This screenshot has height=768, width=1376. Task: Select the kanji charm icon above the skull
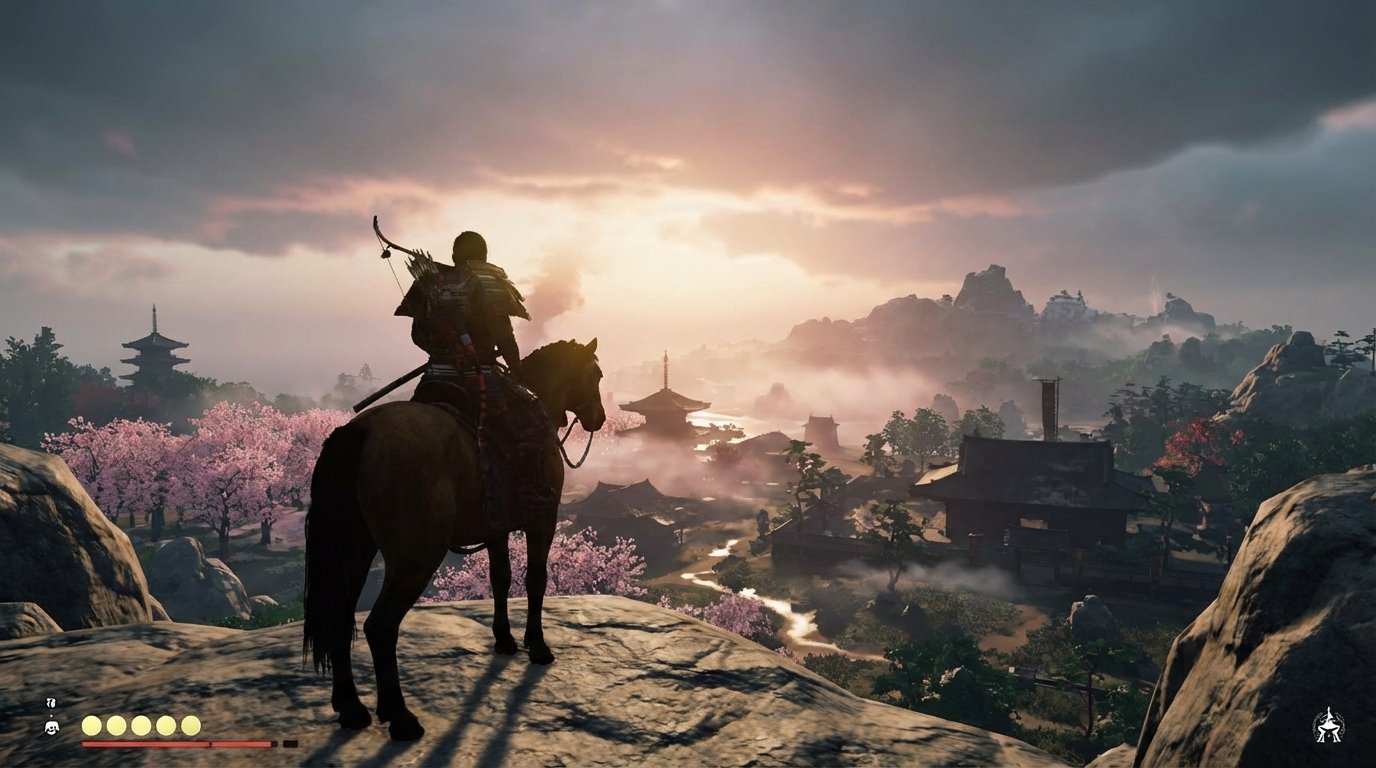click(50, 703)
